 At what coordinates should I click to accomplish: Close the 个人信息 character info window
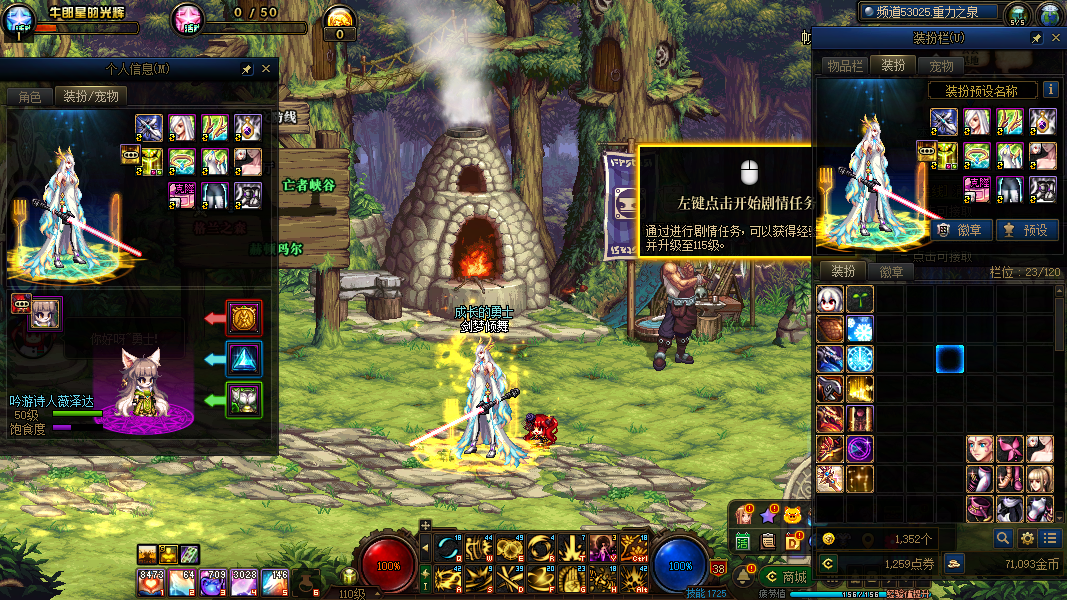266,70
